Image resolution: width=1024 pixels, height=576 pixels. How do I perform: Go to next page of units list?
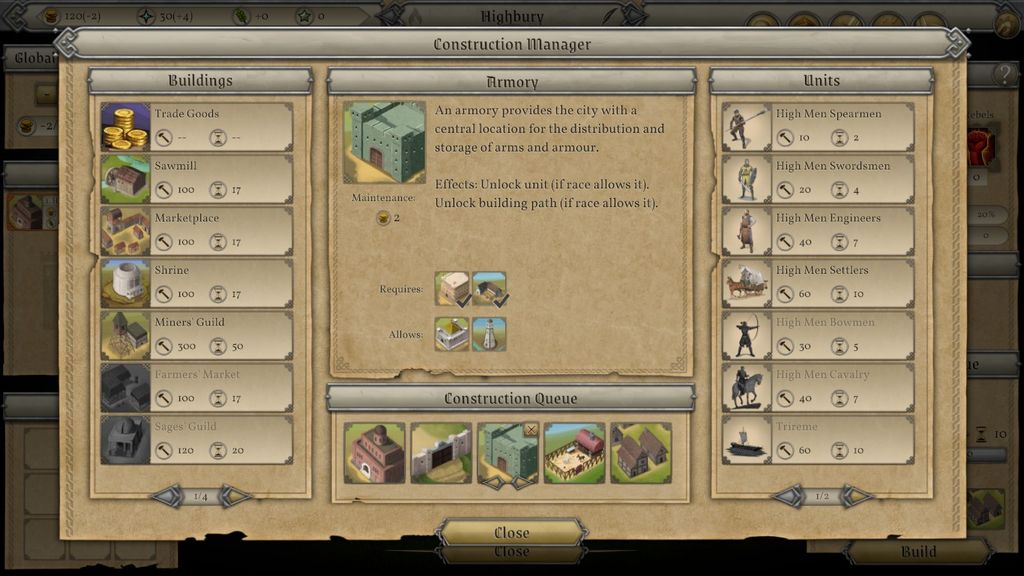(x=857, y=496)
